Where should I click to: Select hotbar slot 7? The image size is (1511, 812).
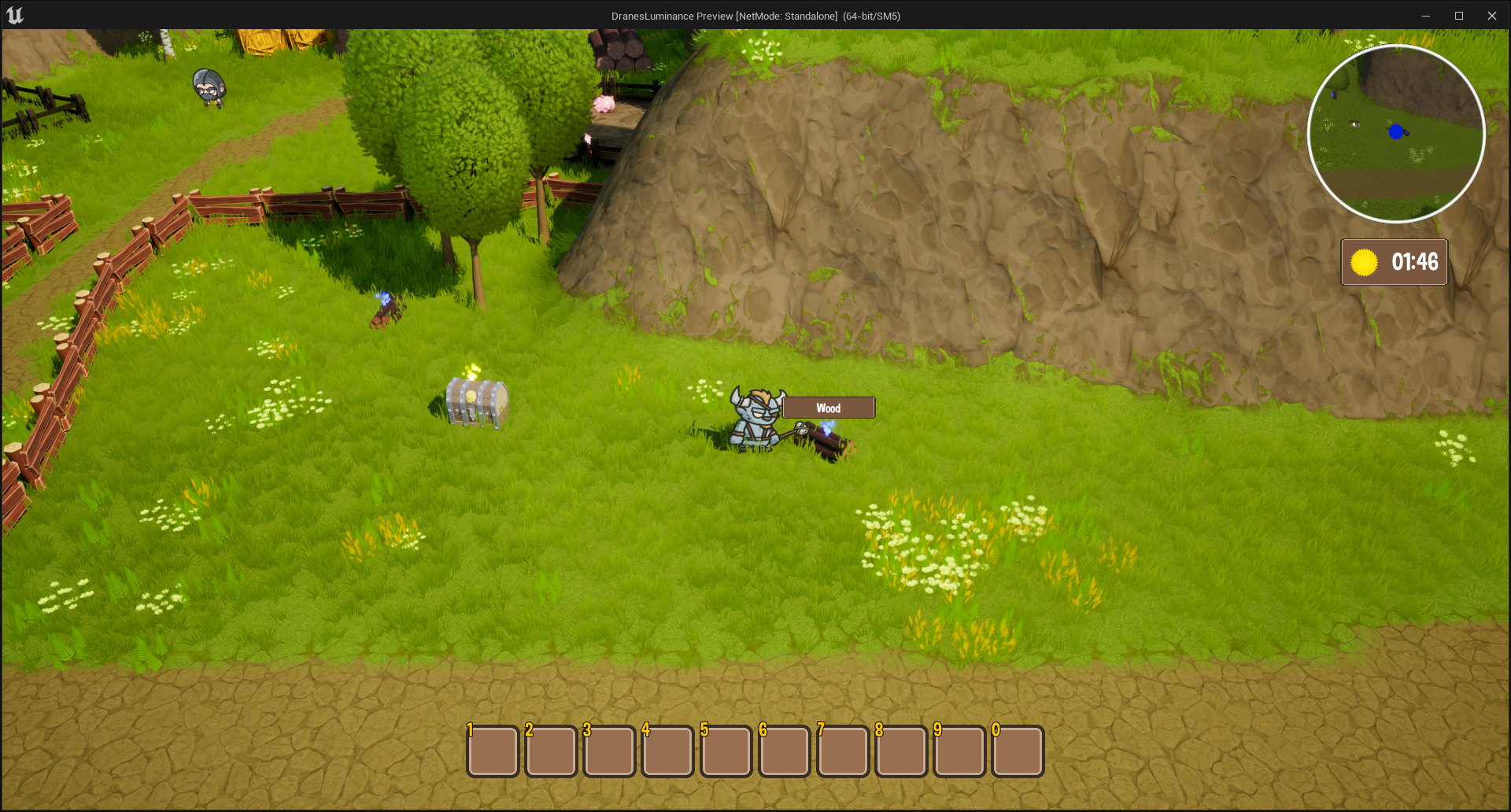coord(843,751)
